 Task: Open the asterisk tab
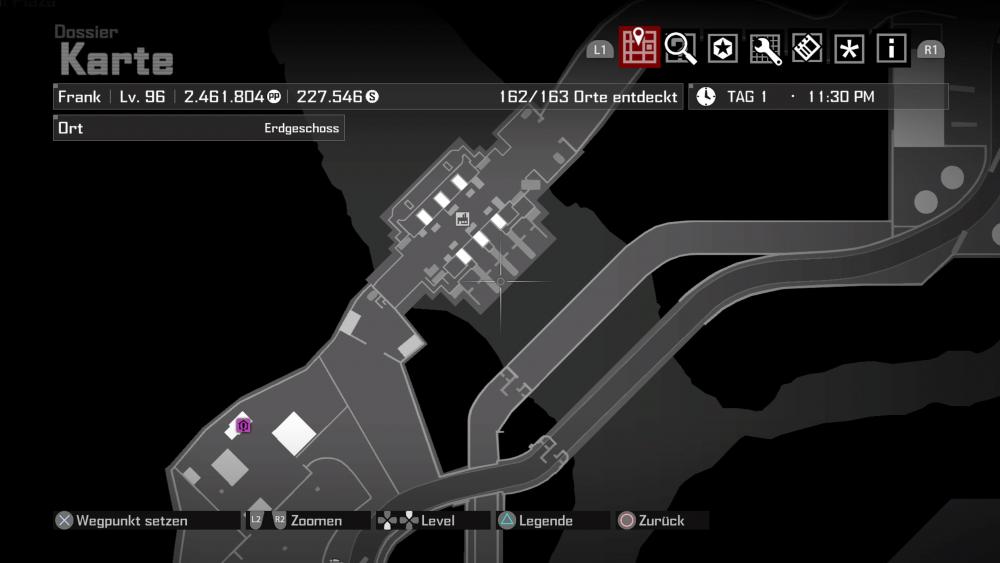(849, 48)
